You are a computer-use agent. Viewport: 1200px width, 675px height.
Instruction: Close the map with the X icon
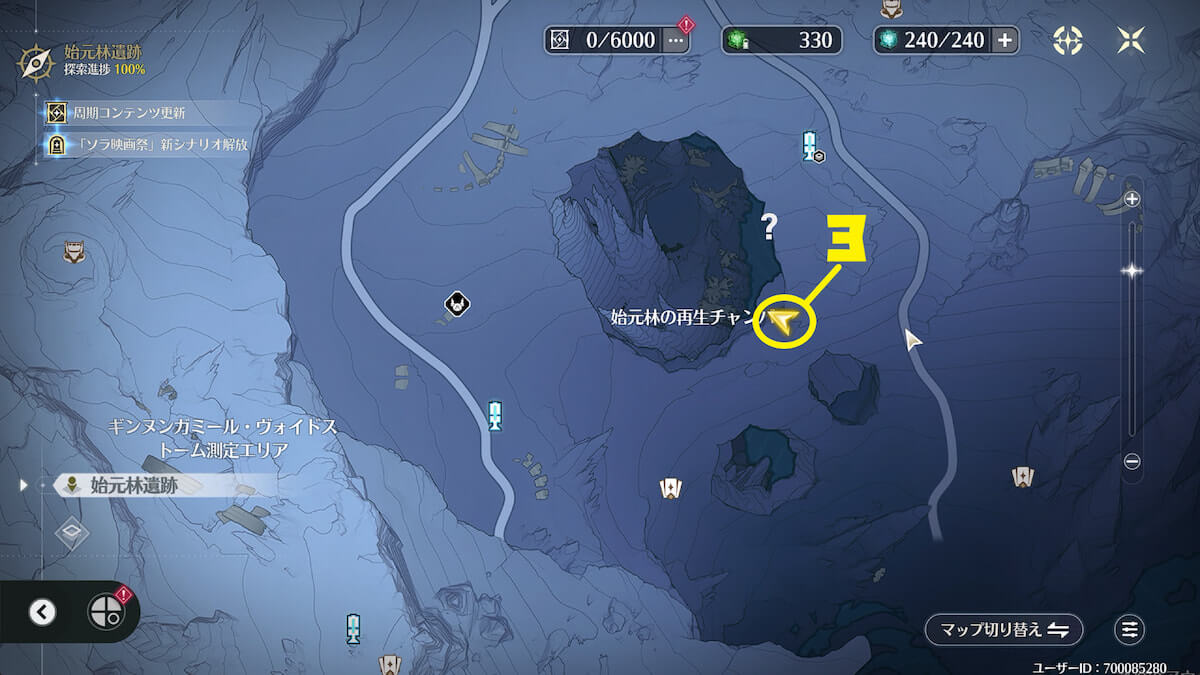click(1131, 40)
